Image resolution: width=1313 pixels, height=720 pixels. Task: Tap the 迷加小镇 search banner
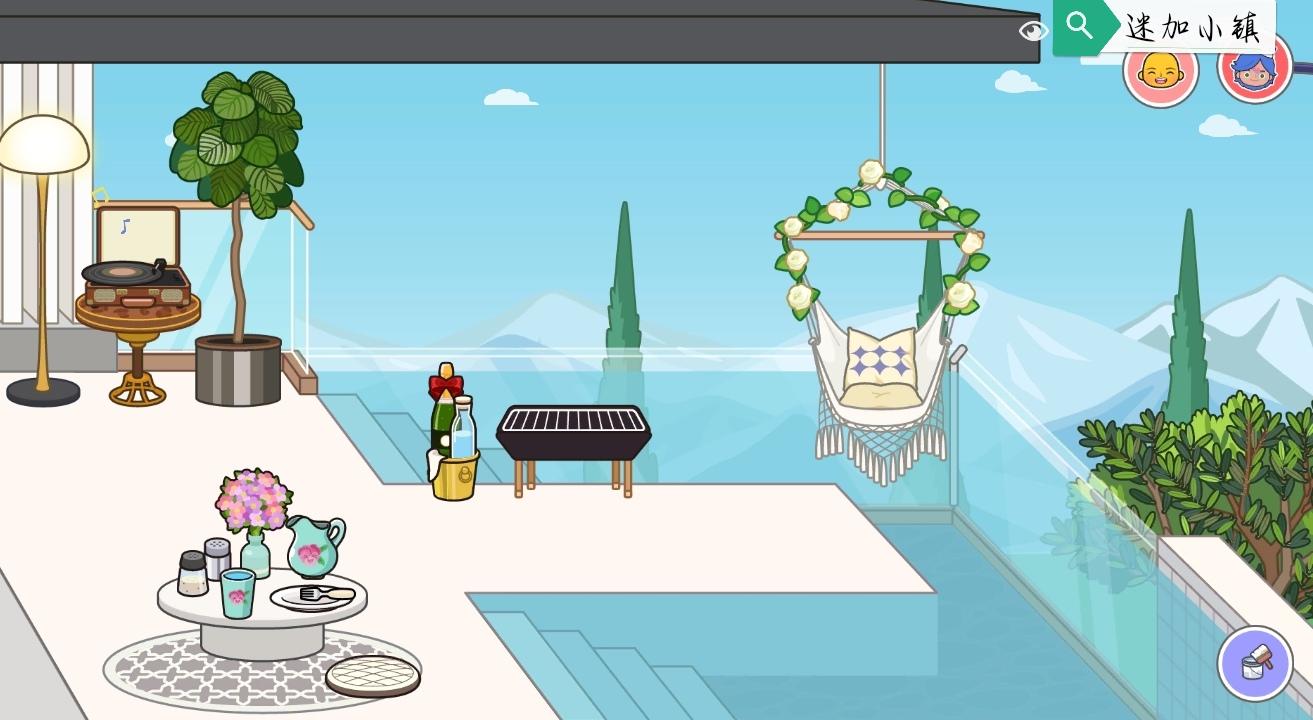[x=1195, y=28]
